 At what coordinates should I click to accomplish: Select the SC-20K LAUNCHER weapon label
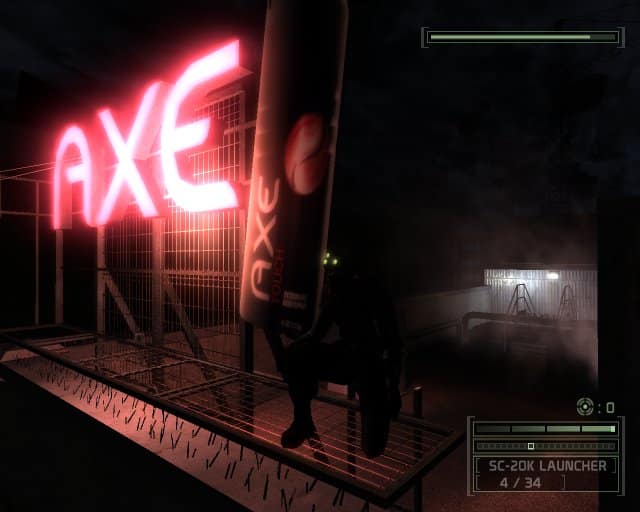546,465
